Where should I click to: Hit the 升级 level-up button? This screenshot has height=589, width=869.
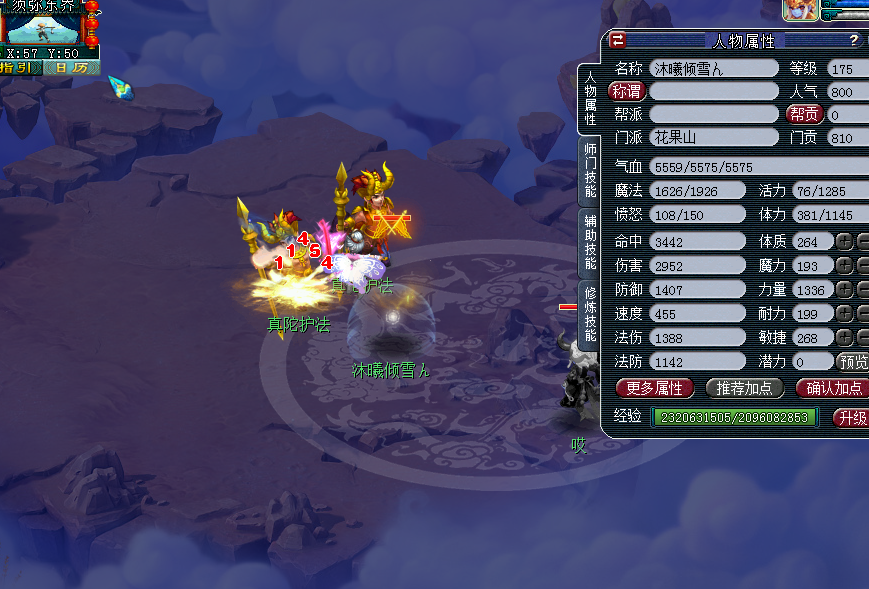850,418
